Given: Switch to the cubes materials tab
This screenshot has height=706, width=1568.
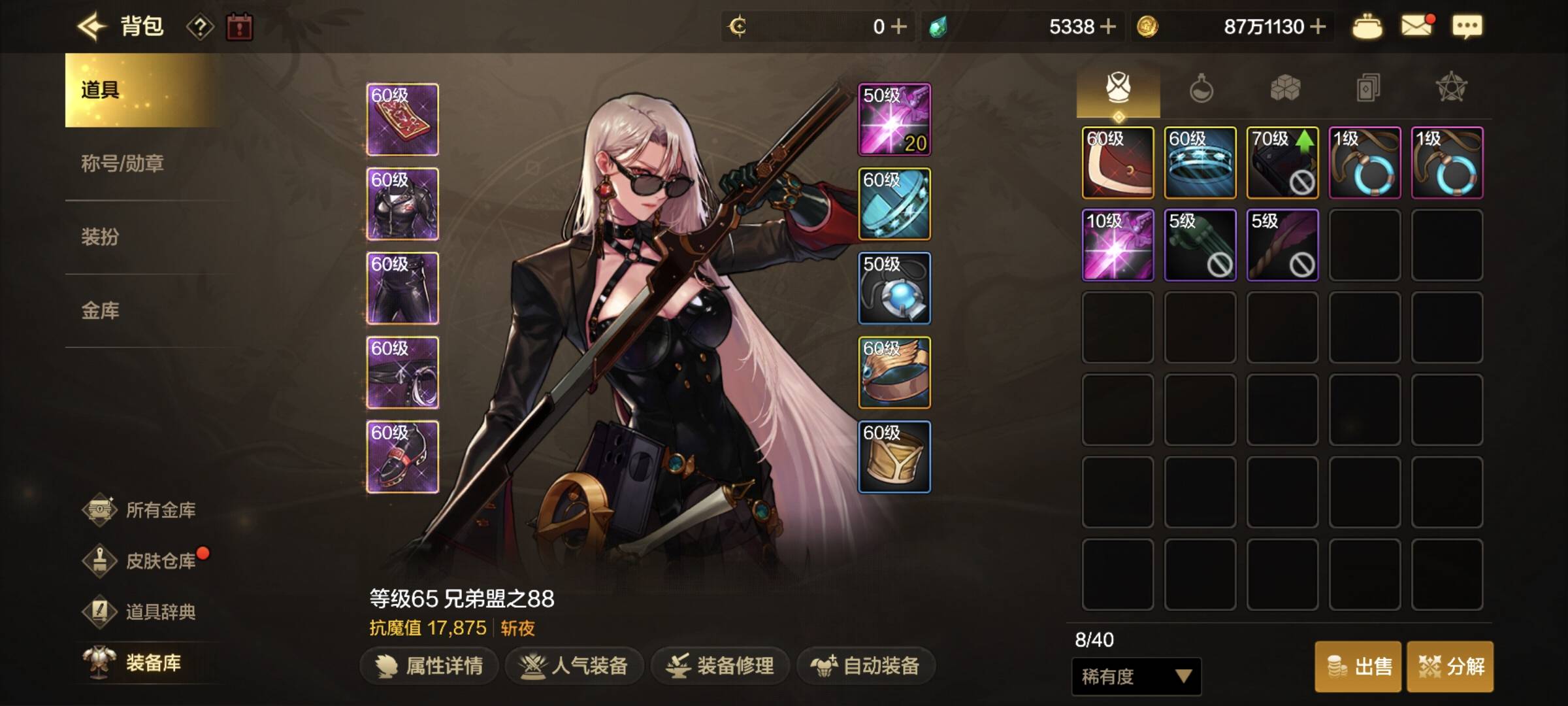Looking at the screenshot, I should [x=1284, y=88].
